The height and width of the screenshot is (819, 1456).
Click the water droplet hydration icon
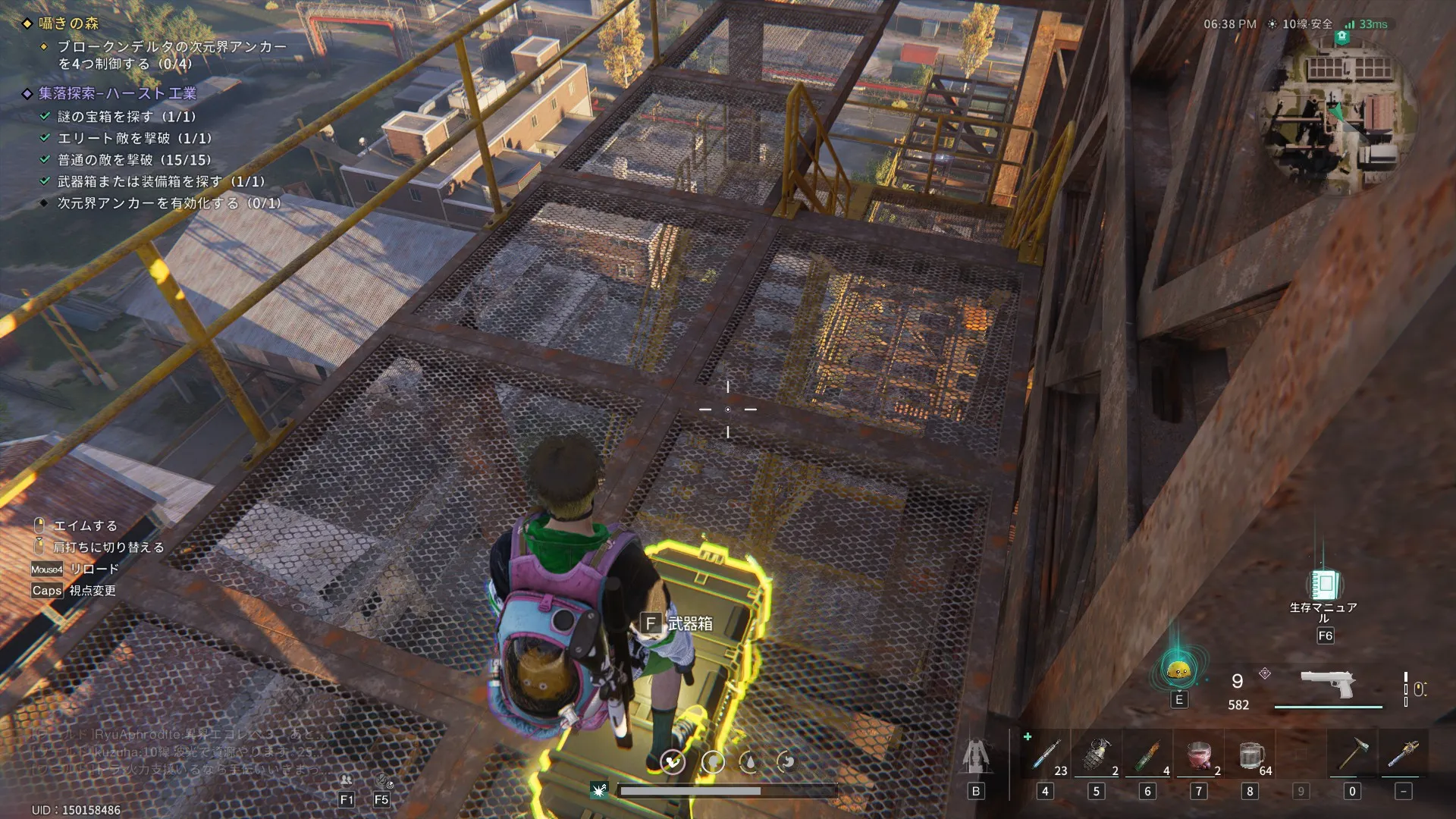click(749, 761)
